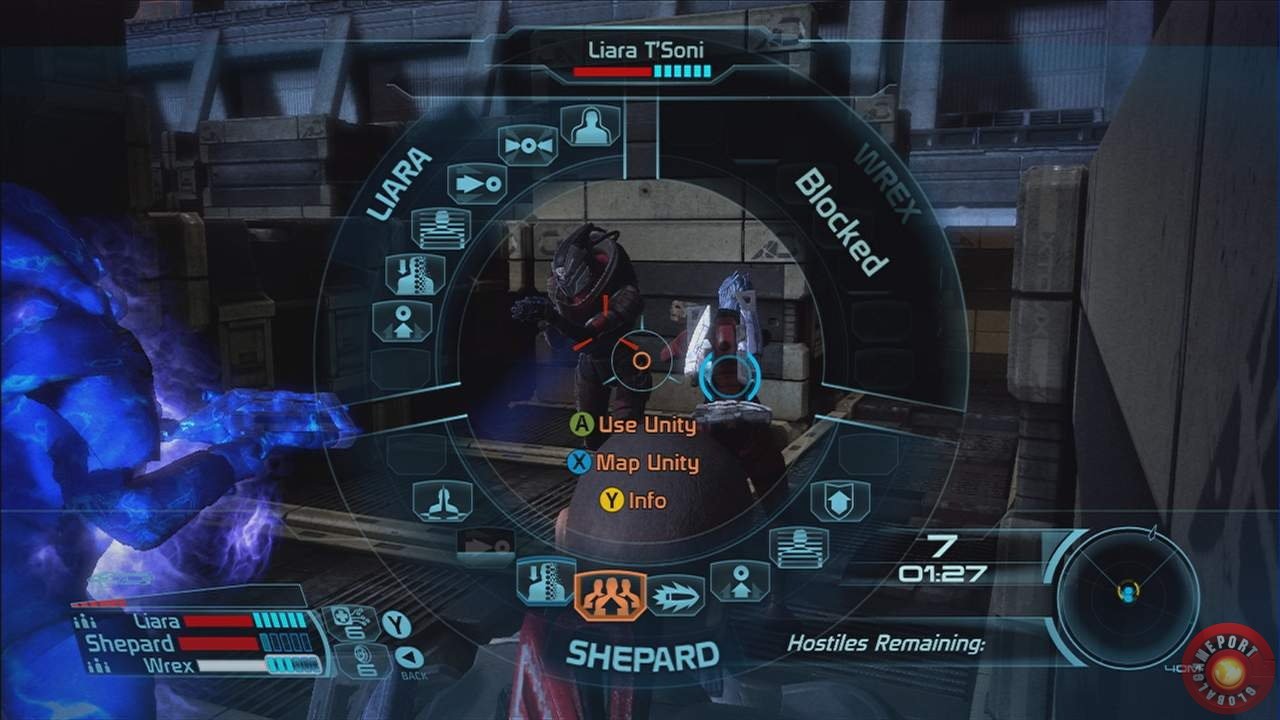Image resolution: width=1280 pixels, height=720 pixels.
Task: Use Liara's single arrow-to-dot power
Action: click(x=475, y=184)
